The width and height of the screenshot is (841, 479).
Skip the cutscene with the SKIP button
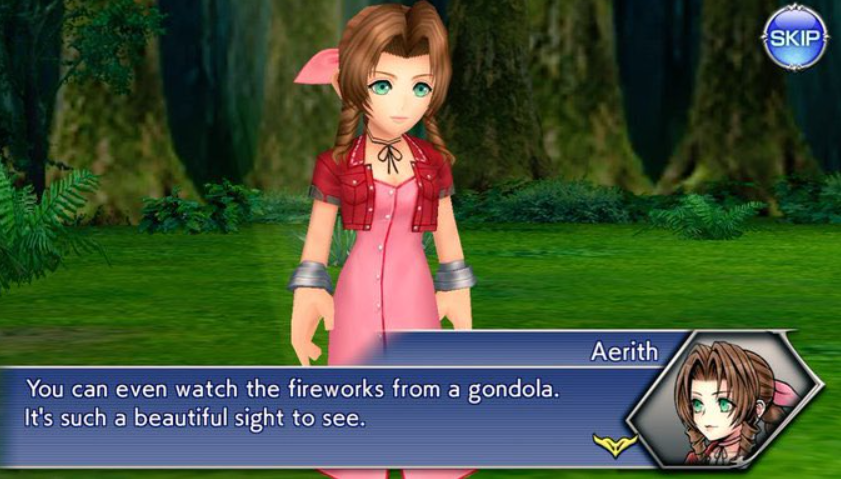(x=794, y=37)
